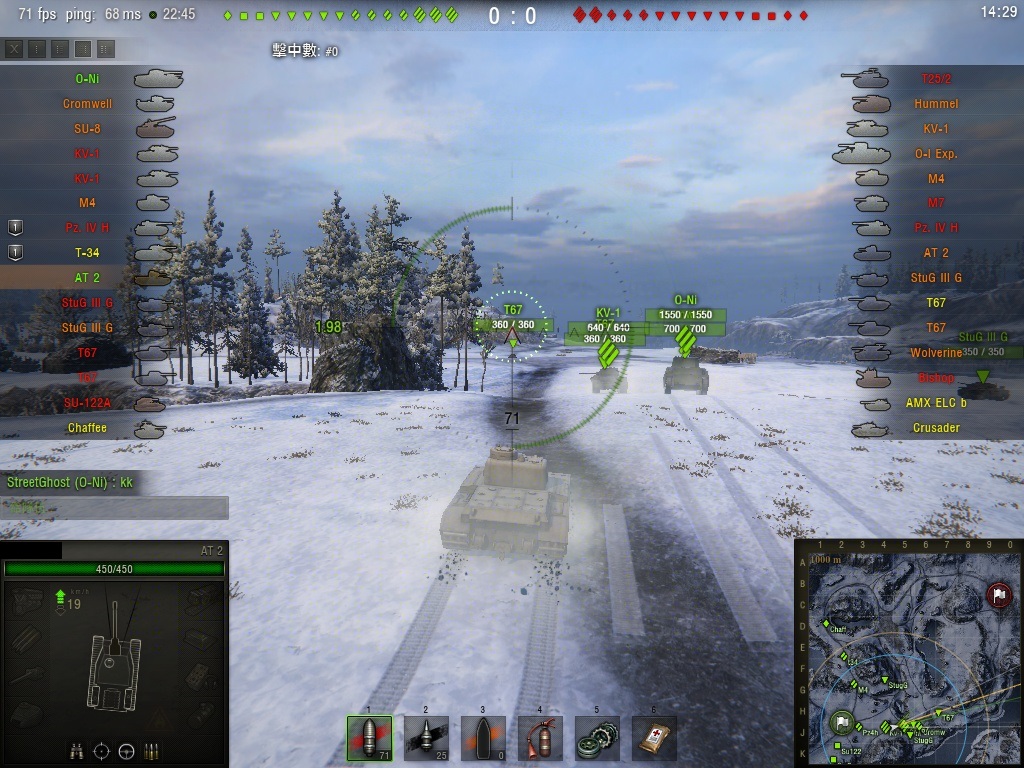Image resolution: width=1024 pixels, height=768 pixels.
Task: Select Hummel in the enemy team list
Action: 936,103
